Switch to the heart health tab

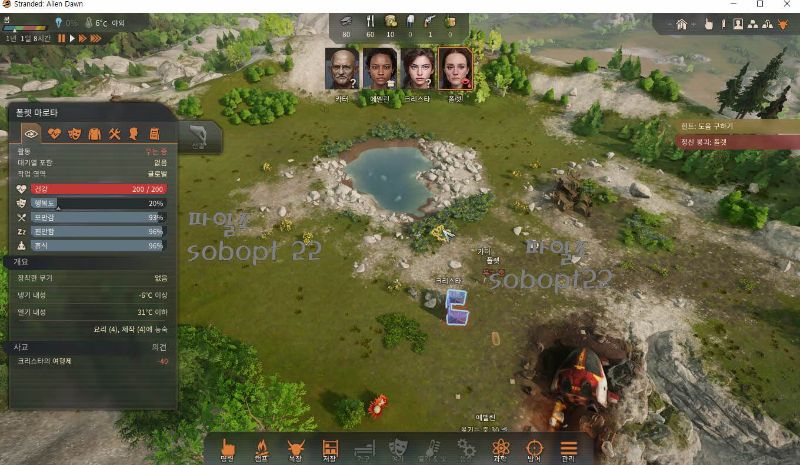pyautogui.click(x=53, y=133)
